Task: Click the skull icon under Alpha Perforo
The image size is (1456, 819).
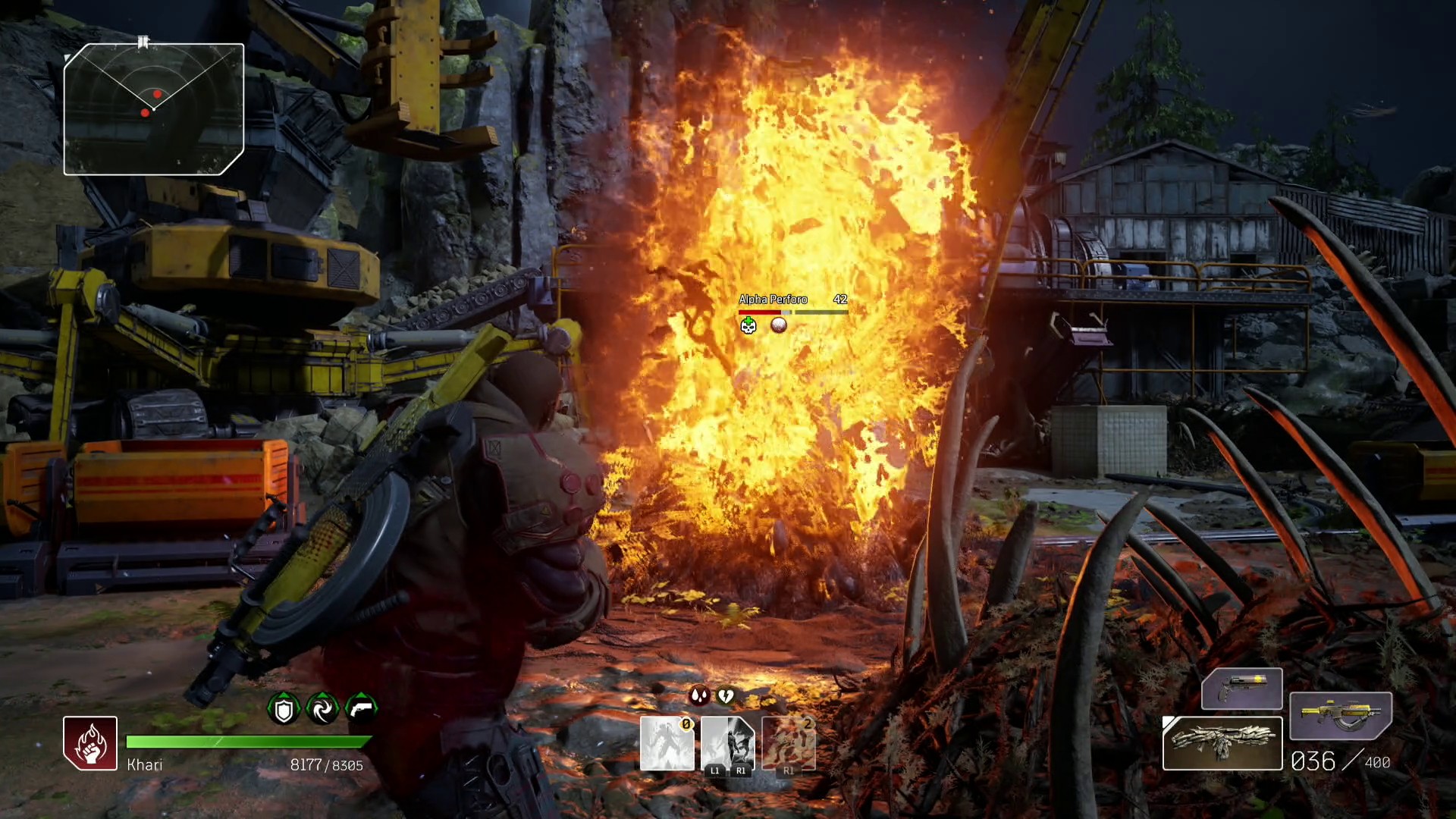Action: 748,325
